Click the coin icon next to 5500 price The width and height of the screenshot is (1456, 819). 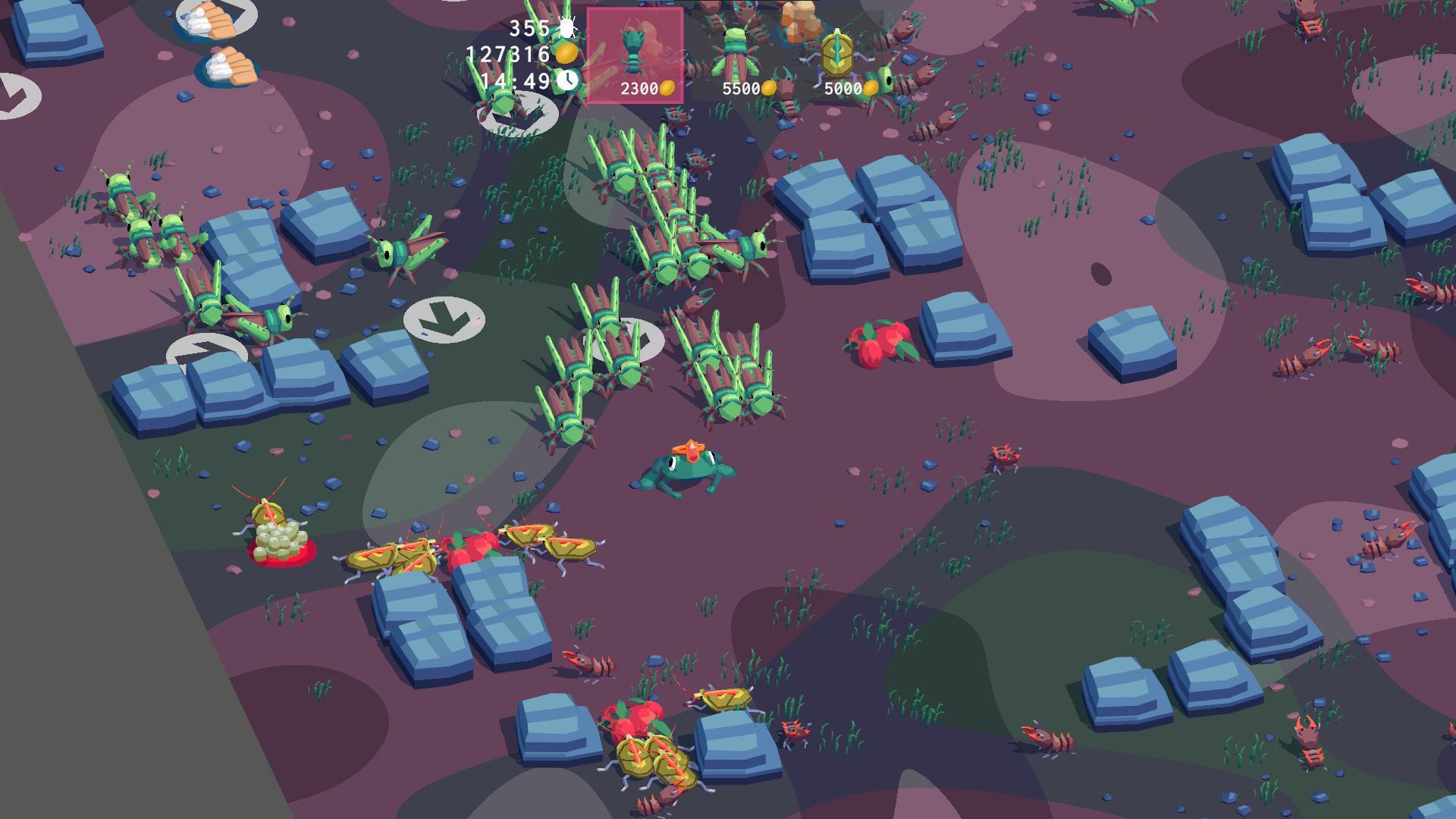(769, 88)
